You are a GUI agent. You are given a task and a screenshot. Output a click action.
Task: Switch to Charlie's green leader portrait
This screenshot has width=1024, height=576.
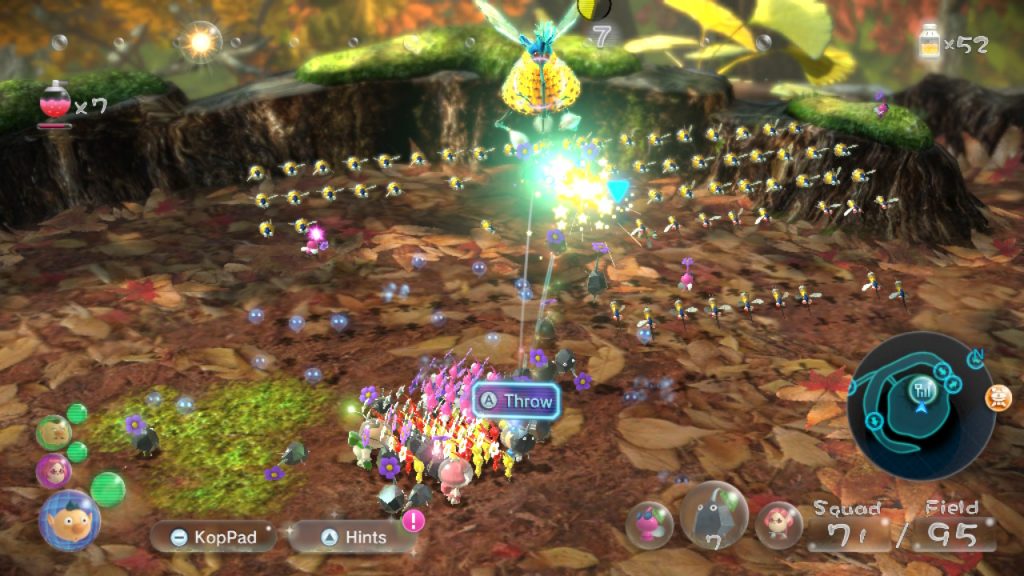click(52, 432)
